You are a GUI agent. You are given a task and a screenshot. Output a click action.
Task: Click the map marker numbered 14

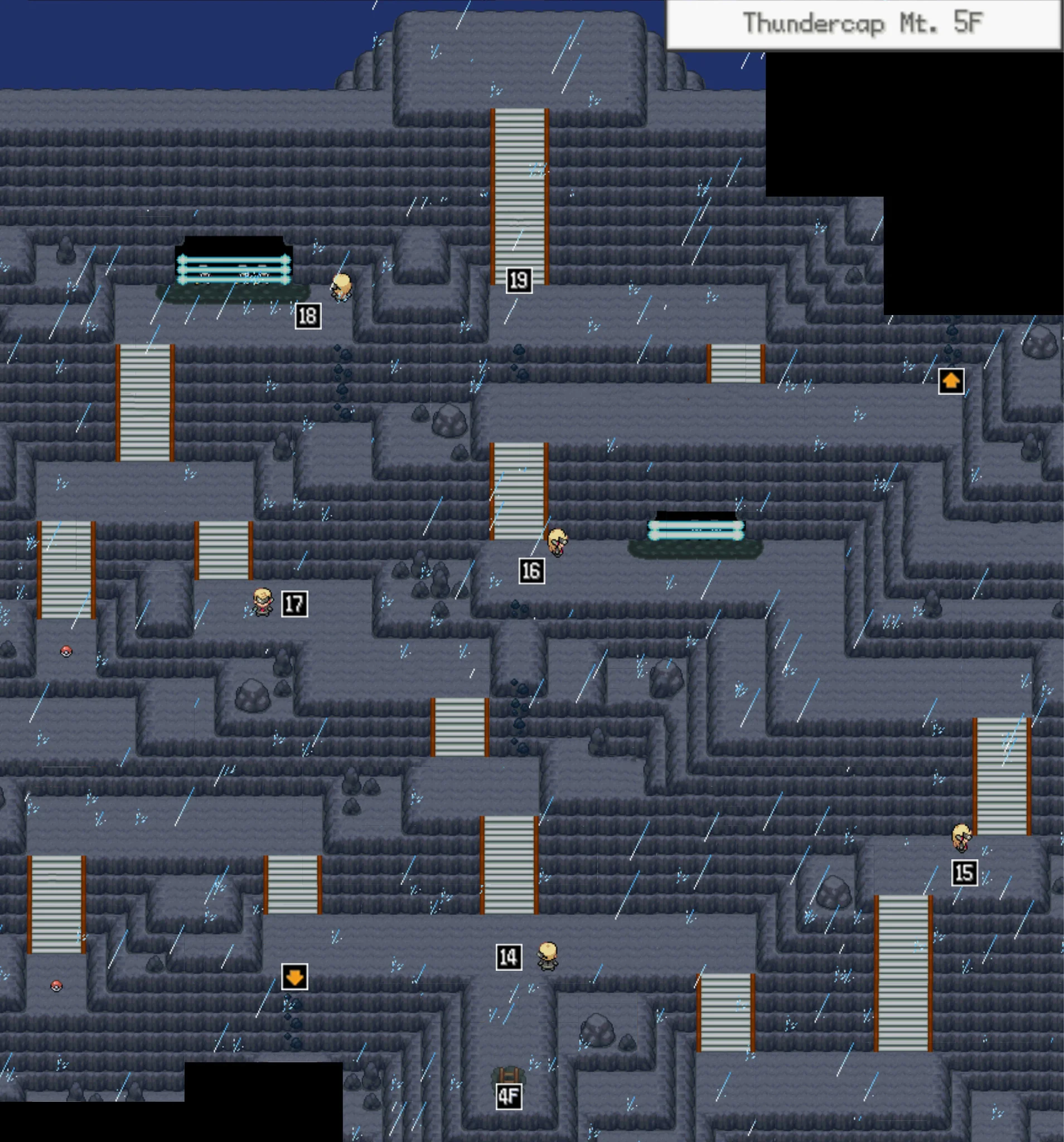point(509,957)
